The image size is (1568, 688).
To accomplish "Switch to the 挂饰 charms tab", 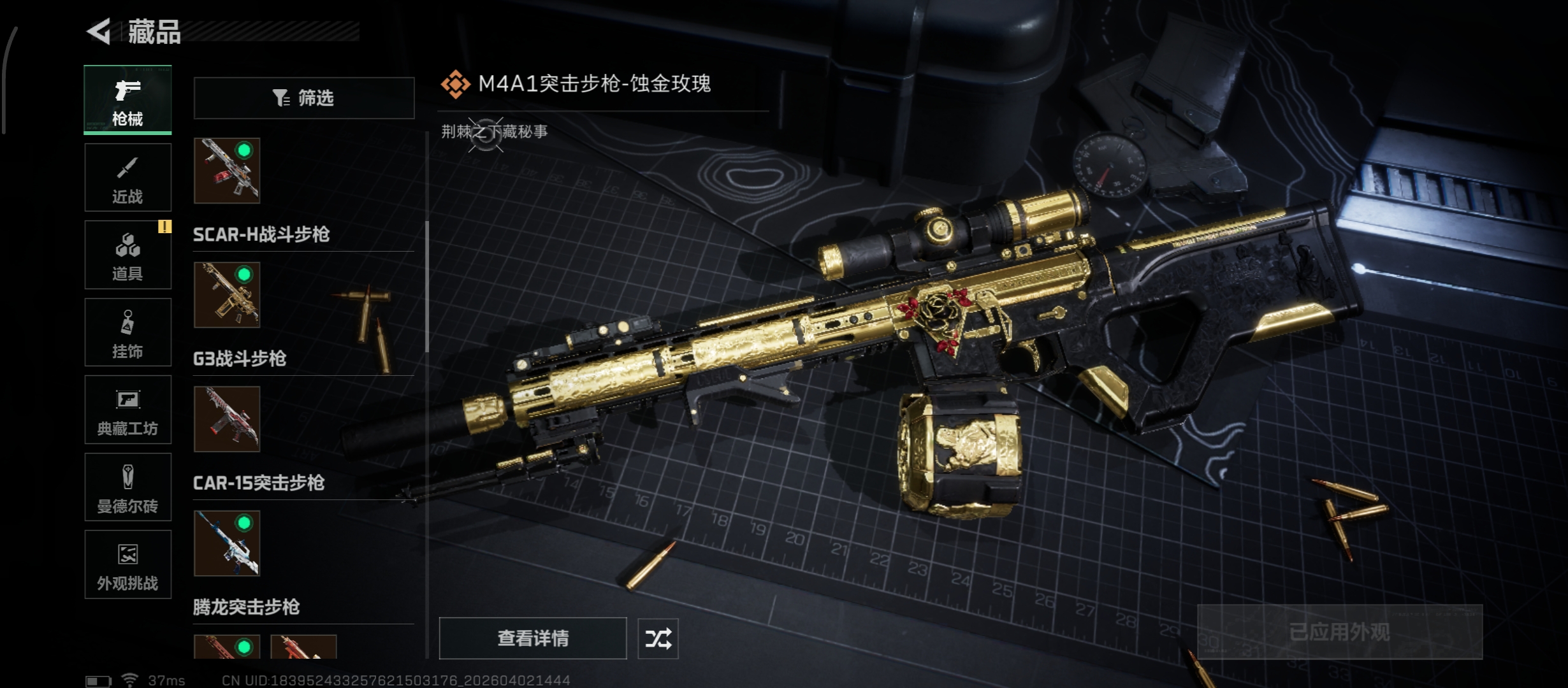I will 127,332.
